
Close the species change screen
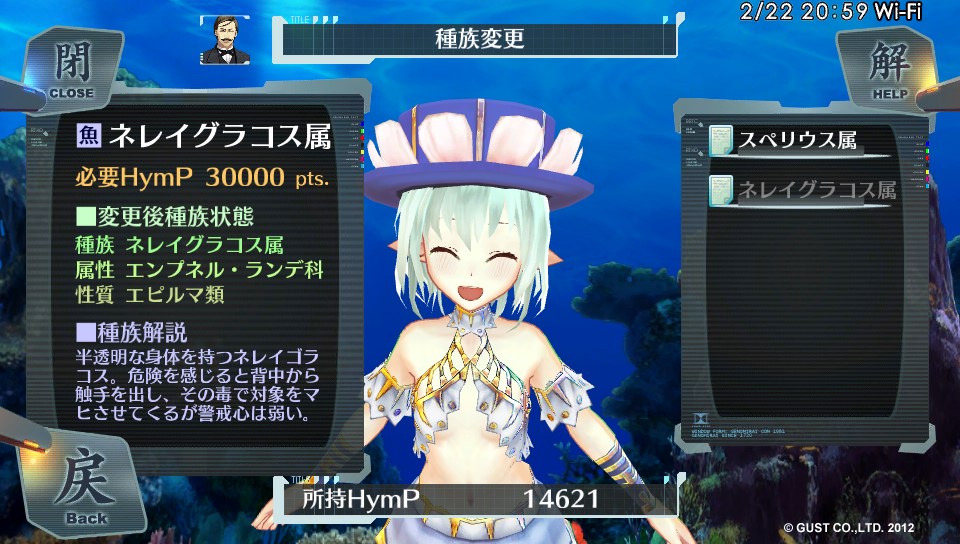click(x=70, y=68)
